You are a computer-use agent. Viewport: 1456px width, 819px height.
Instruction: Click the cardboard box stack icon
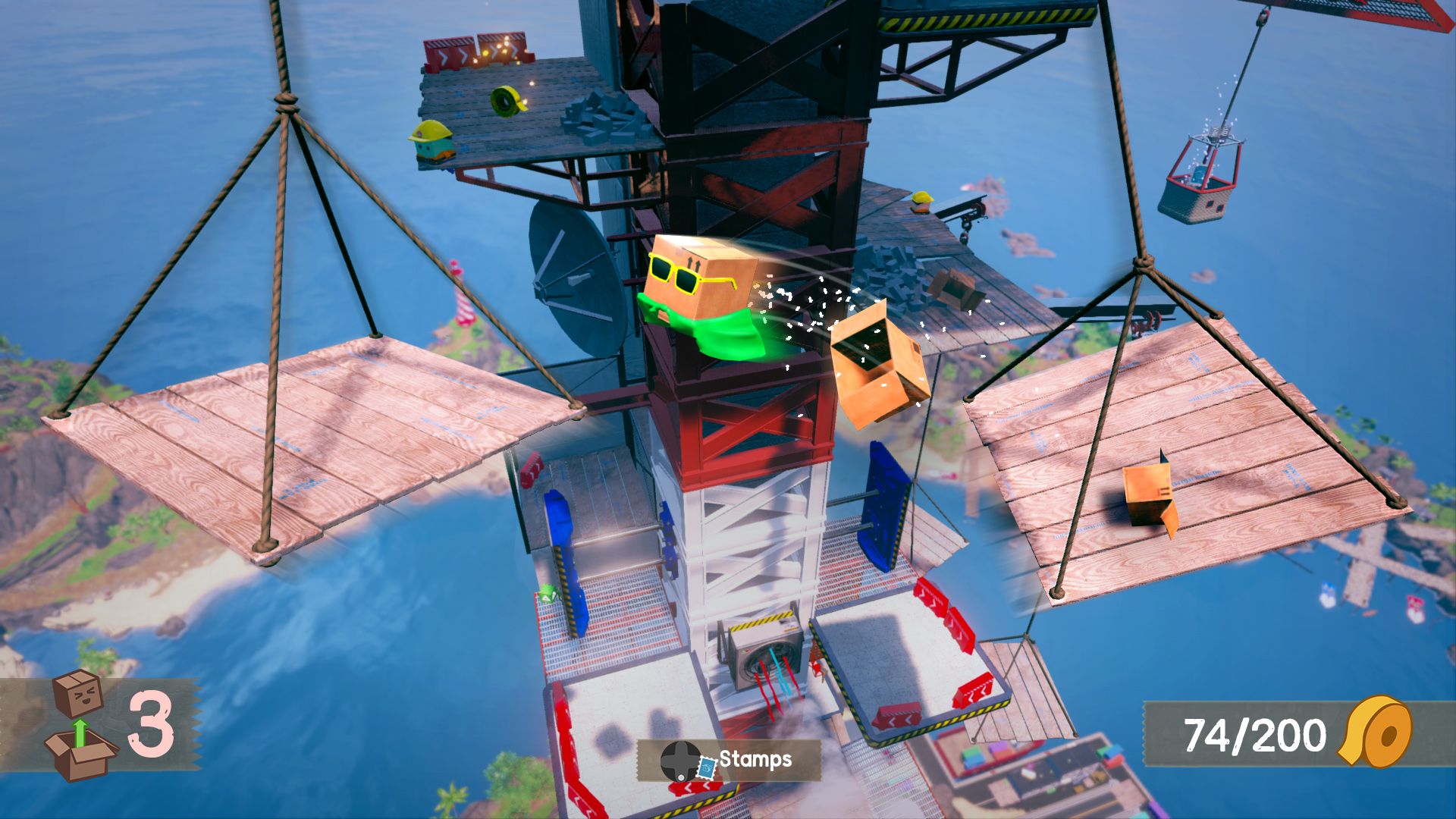pos(80,726)
